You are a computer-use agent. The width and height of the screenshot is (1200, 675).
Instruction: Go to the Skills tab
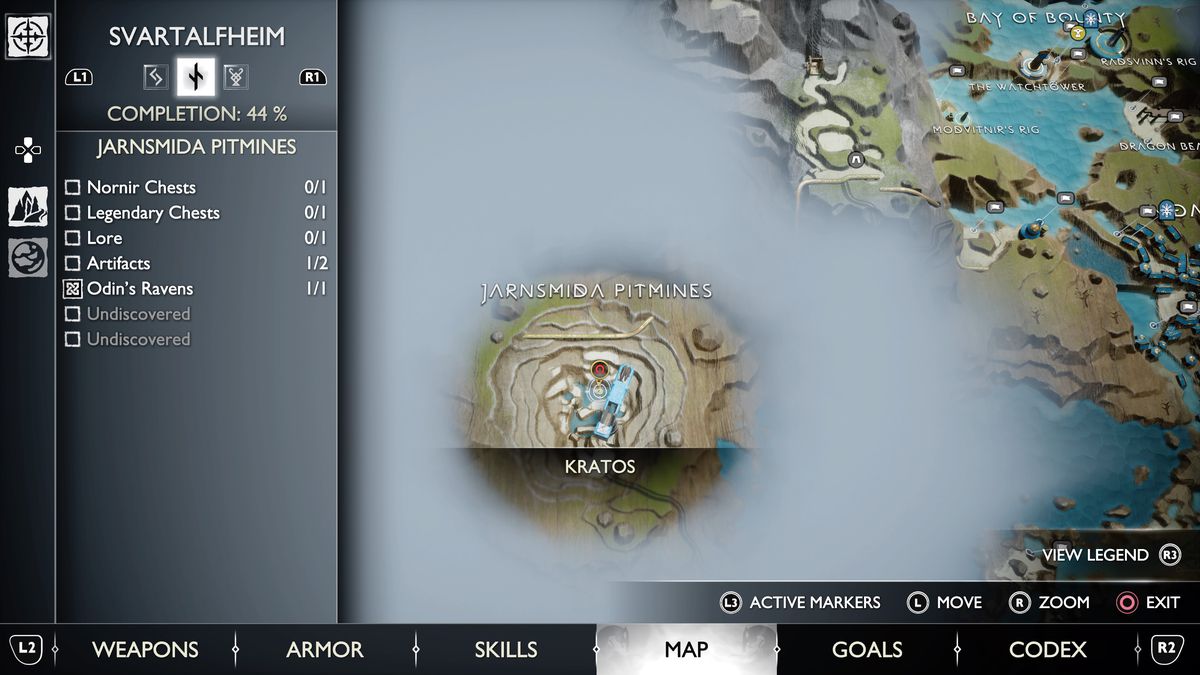506,650
